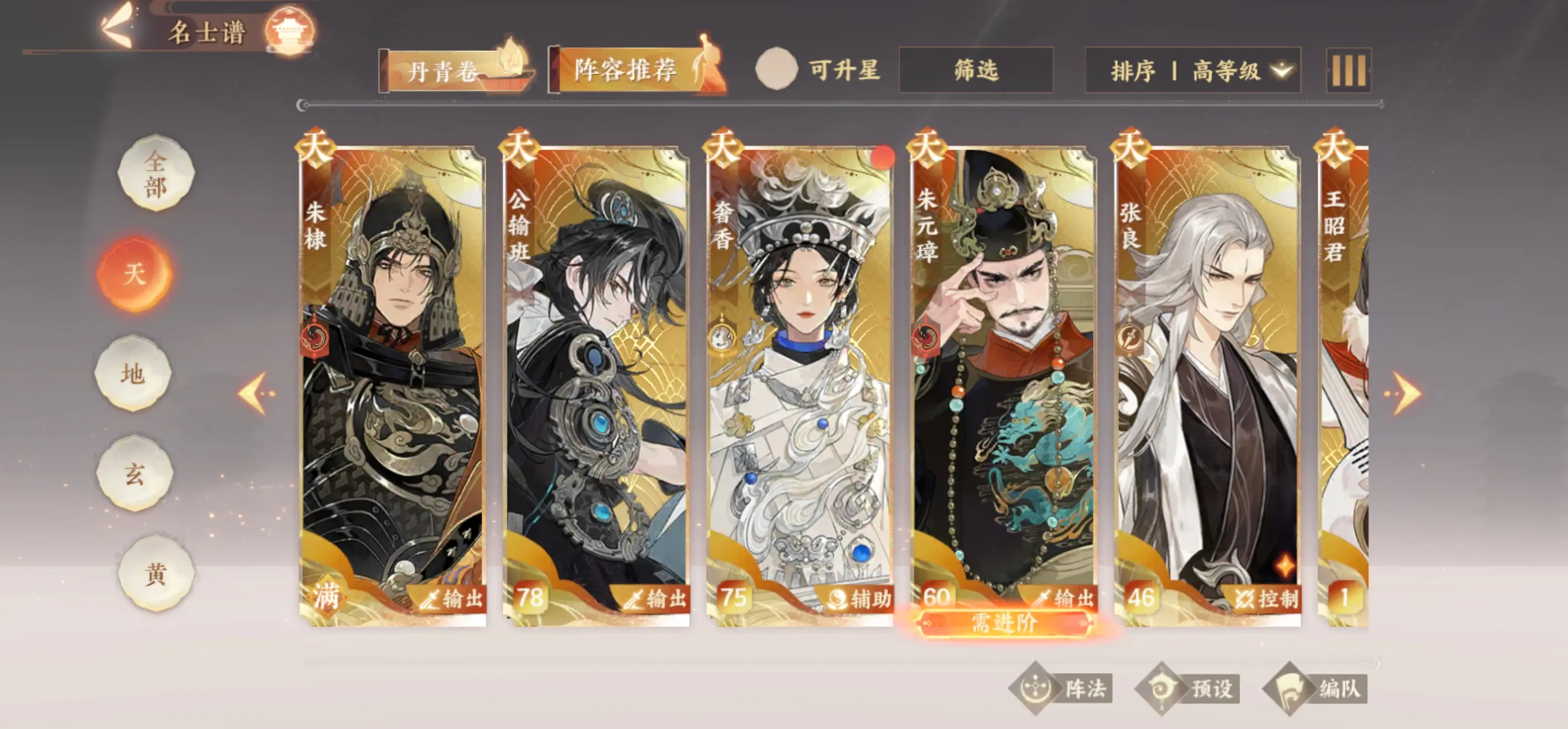Screen dimensions: 1568x729
Task: Show next cards with the right arrow
Action: [x=1405, y=393]
